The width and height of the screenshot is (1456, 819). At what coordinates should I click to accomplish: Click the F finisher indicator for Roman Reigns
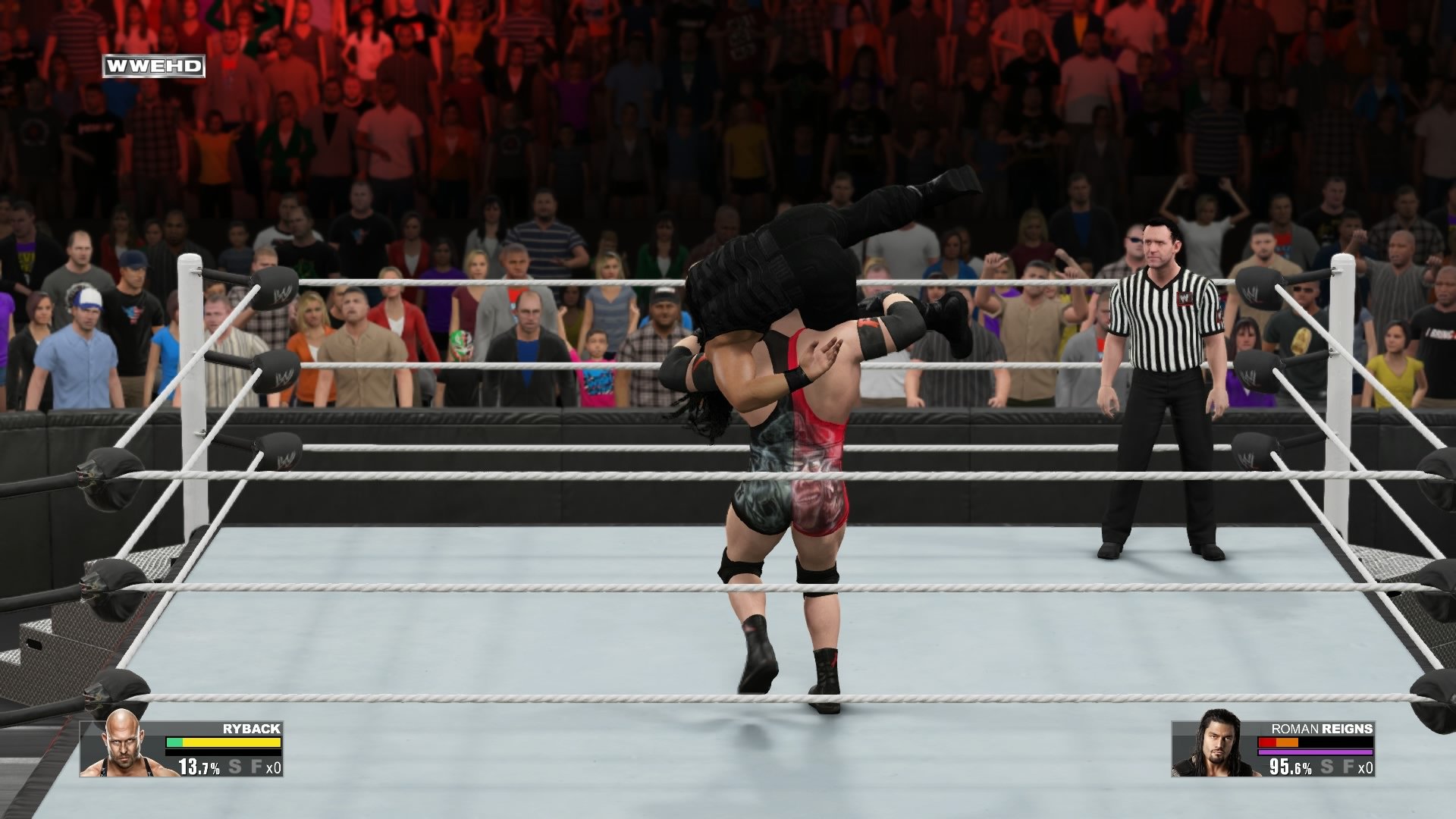point(1349,767)
